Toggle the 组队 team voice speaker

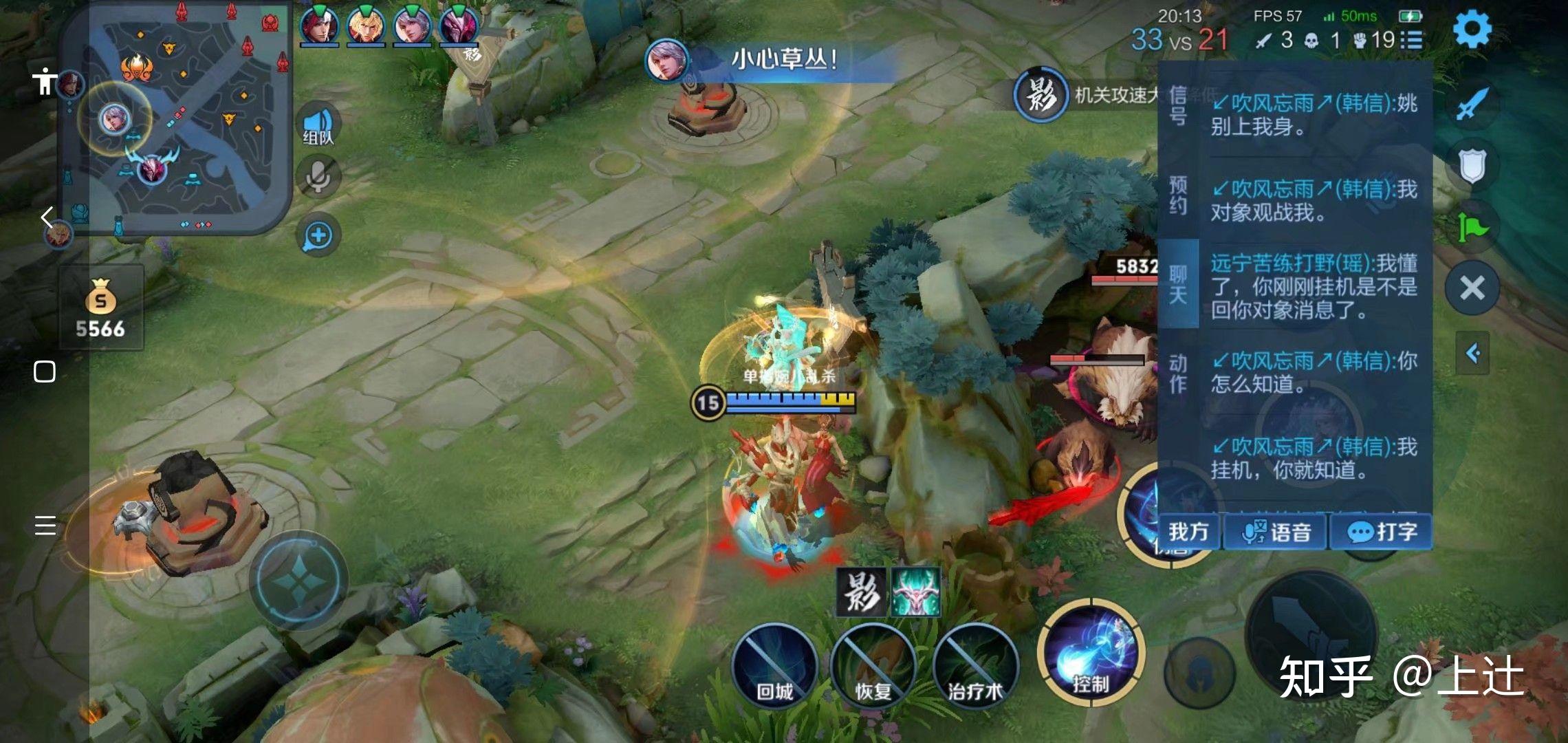[318, 126]
